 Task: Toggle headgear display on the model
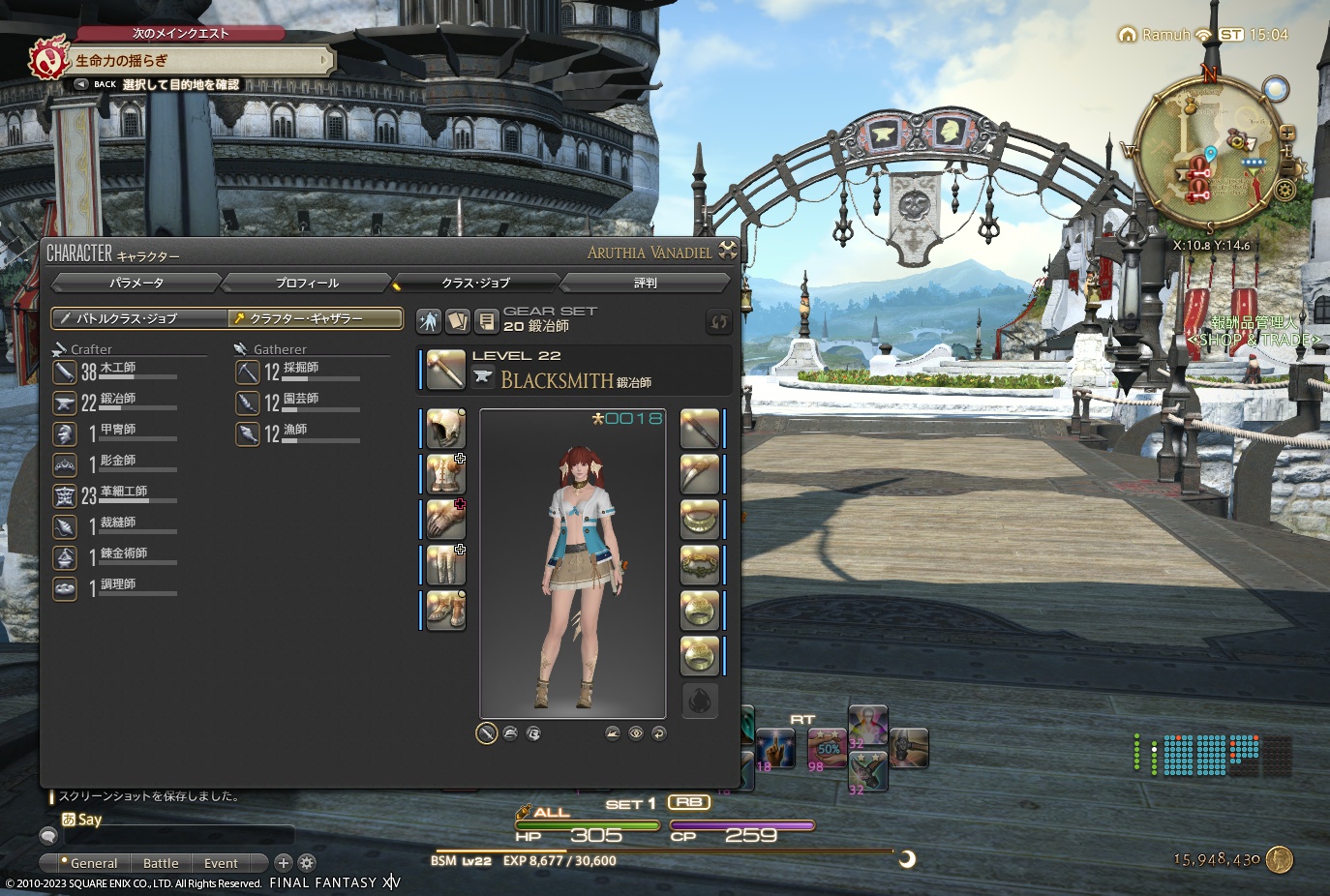point(509,733)
